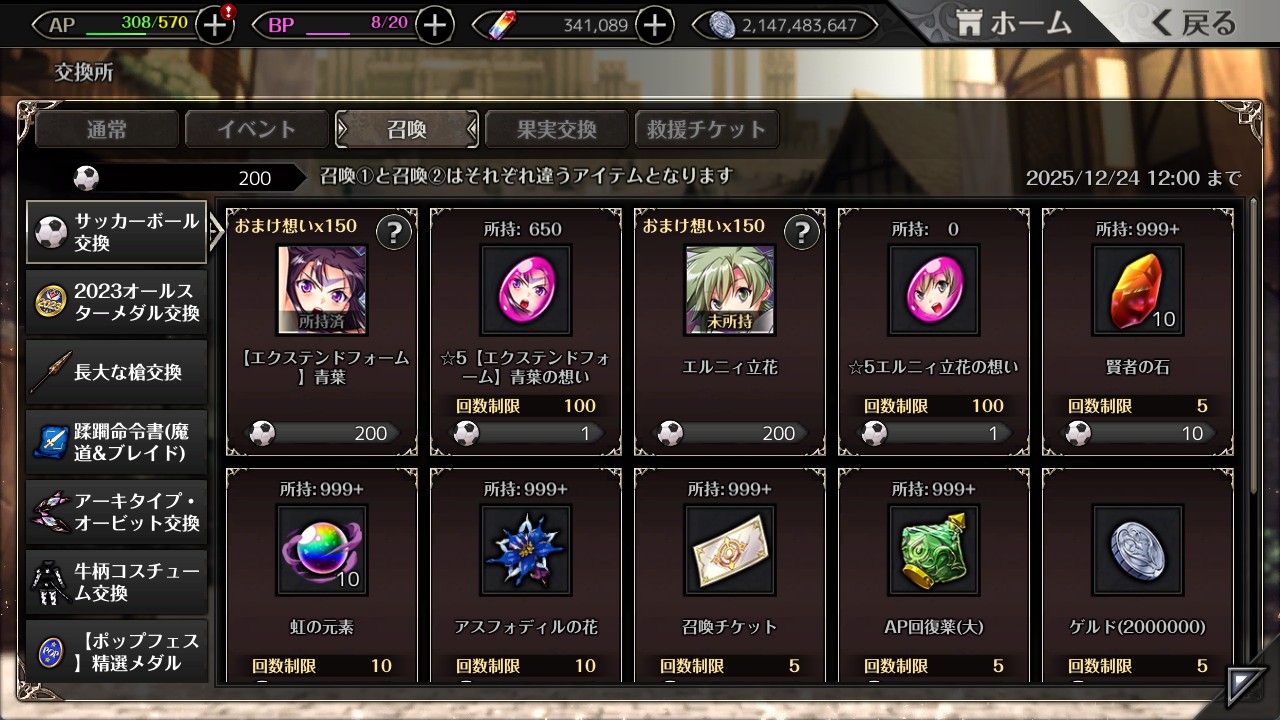
Task: Select アーキタイプ・オービット交換 category
Action: pyautogui.click(x=117, y=512)
